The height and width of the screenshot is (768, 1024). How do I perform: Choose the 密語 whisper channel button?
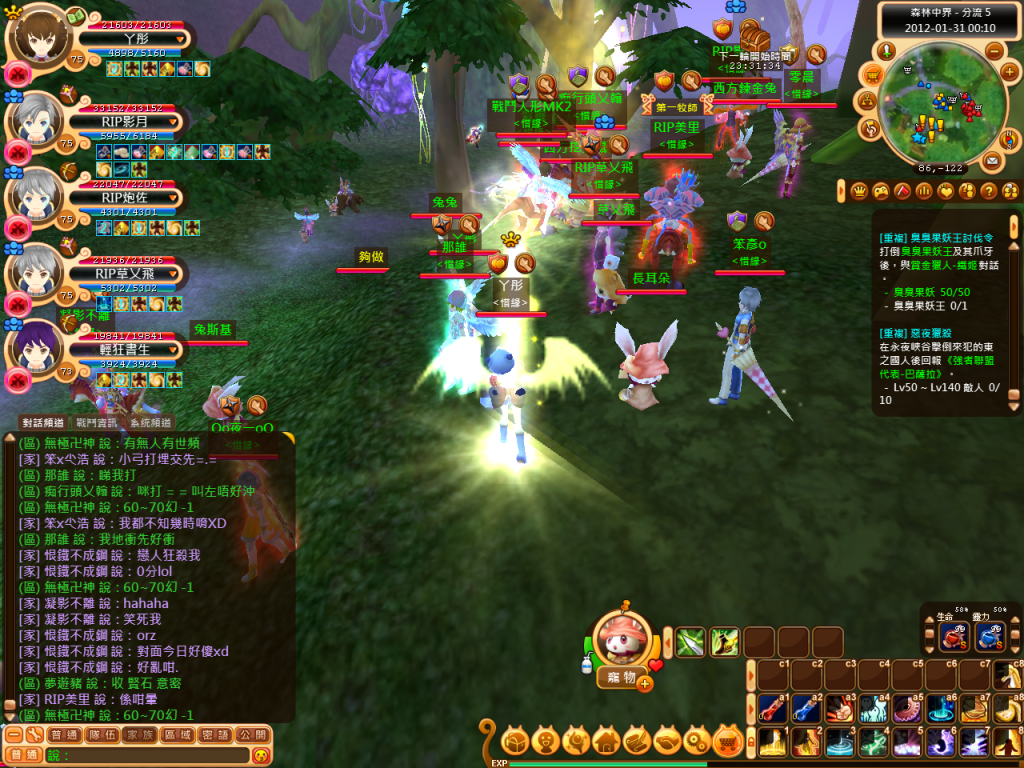[216, 735]
